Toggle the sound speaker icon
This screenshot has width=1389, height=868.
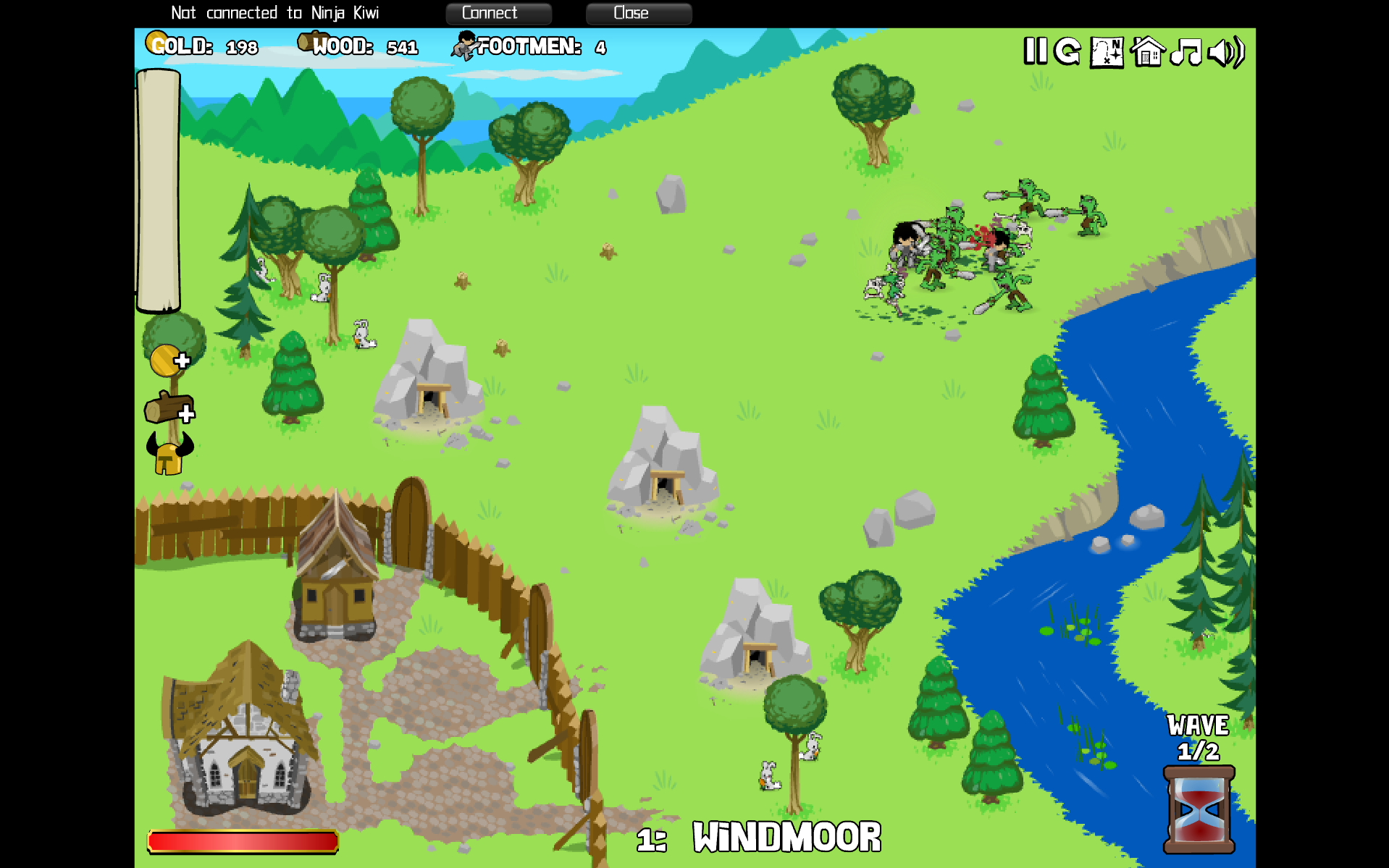click(1227, 52)
